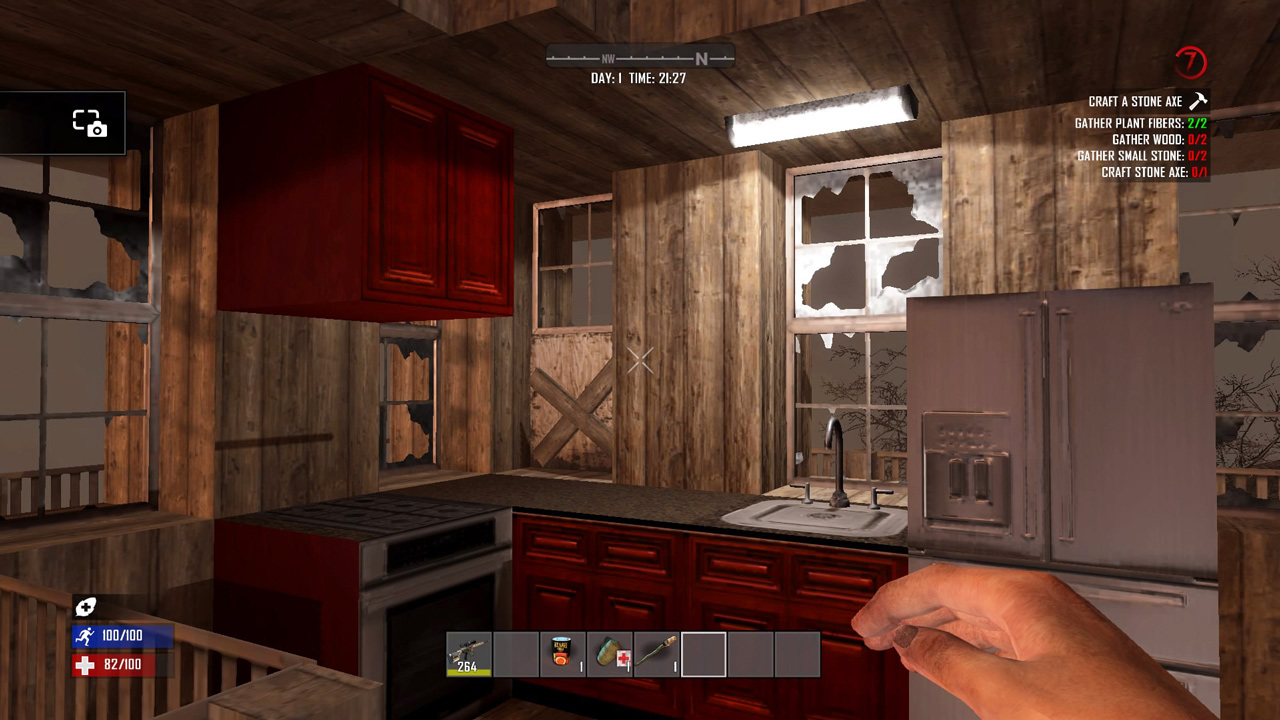The width and height of the screenshot is (1280, 720).
Task: Click the grenade icon near the stamina bar
Action: [x=86, y=606]
